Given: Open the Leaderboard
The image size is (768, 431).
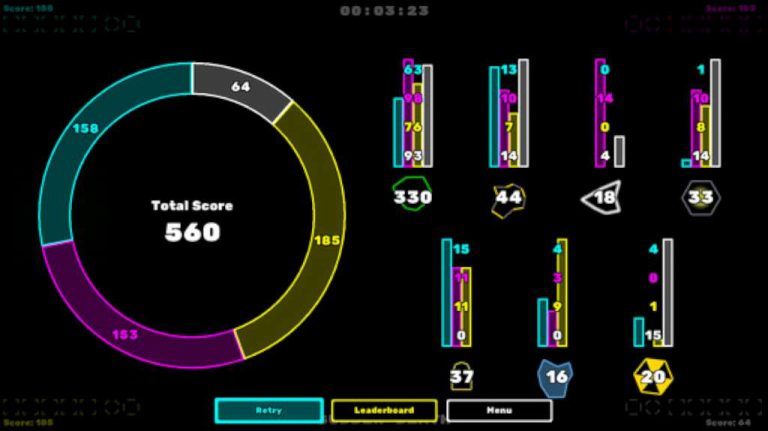Looking at the screenshot, I should click(x=384, y=410).
